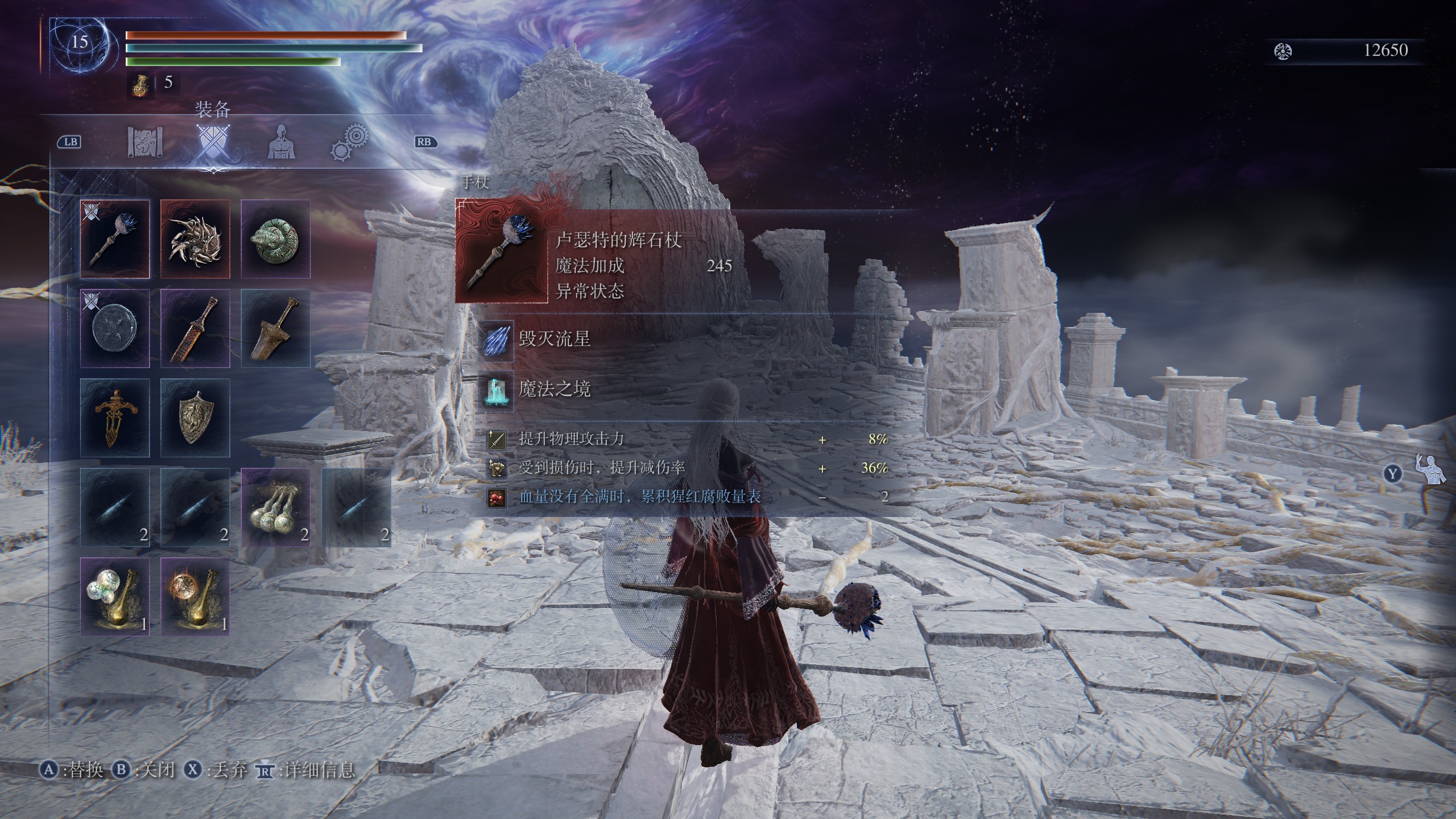
Task: Click the 提升物理攻击力 effect row
Action: [572, 439]
